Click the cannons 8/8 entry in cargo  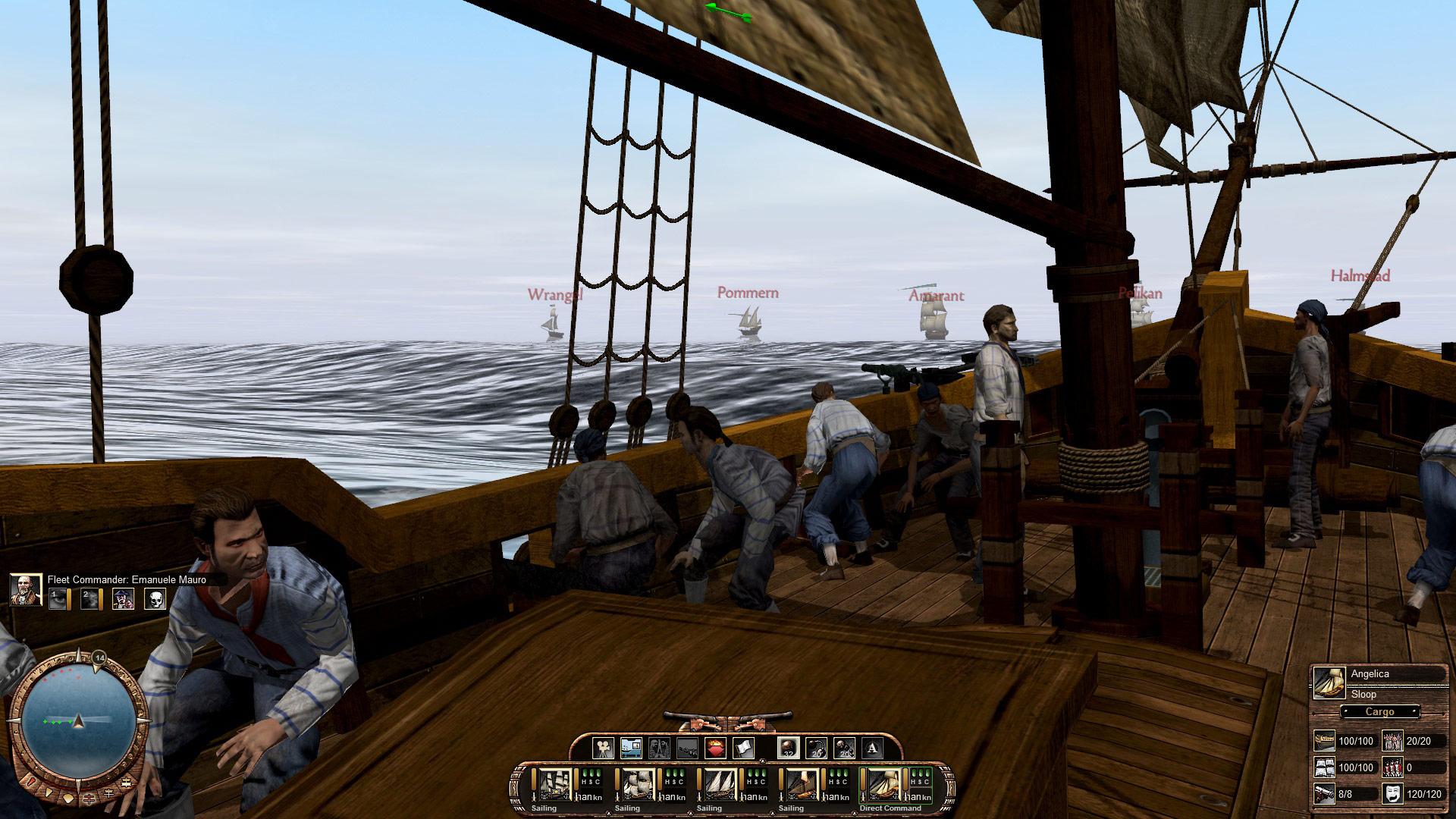tap(1344, 795)
